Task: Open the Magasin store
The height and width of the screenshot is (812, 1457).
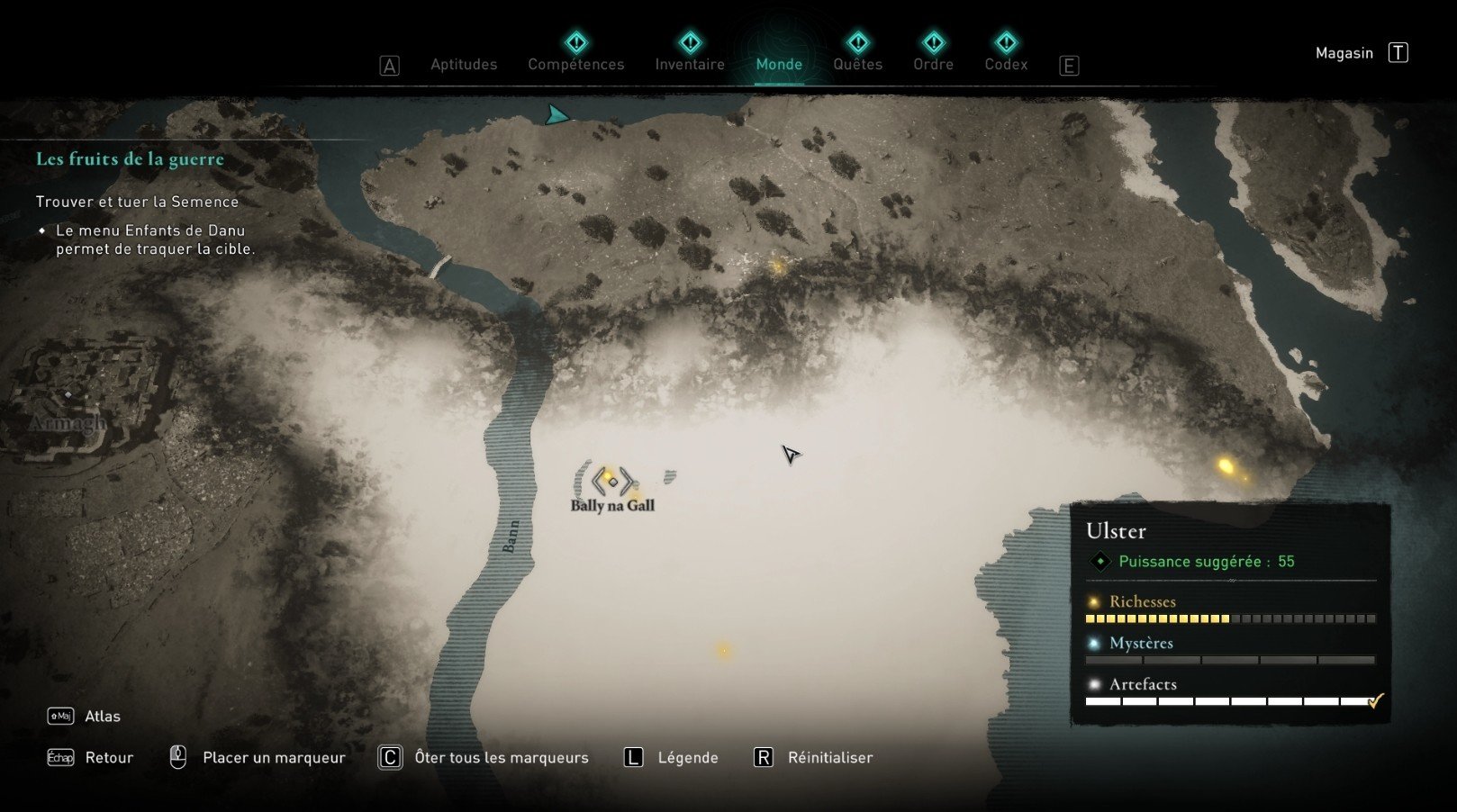Action: [x=1344, y=53]
